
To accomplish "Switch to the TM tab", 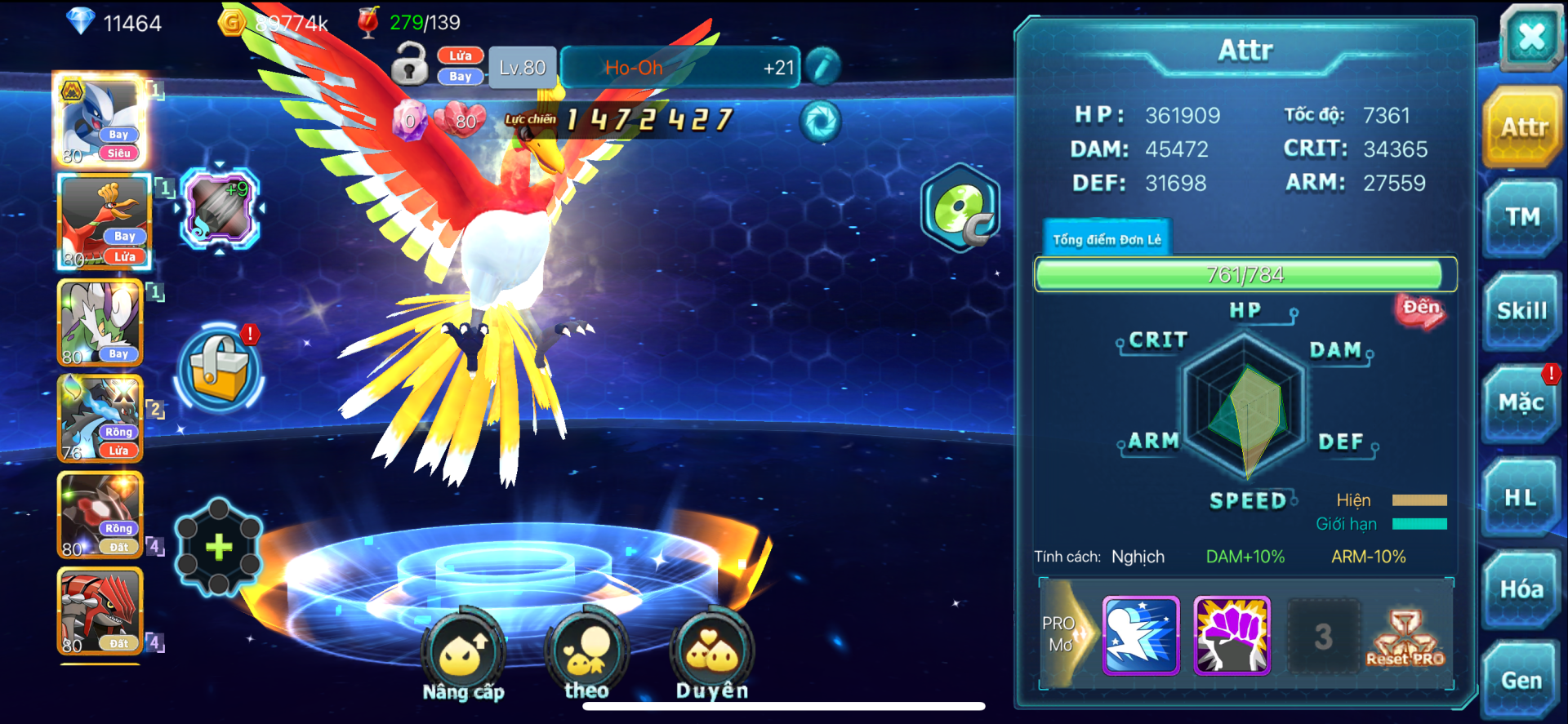I will [1521, 217].
